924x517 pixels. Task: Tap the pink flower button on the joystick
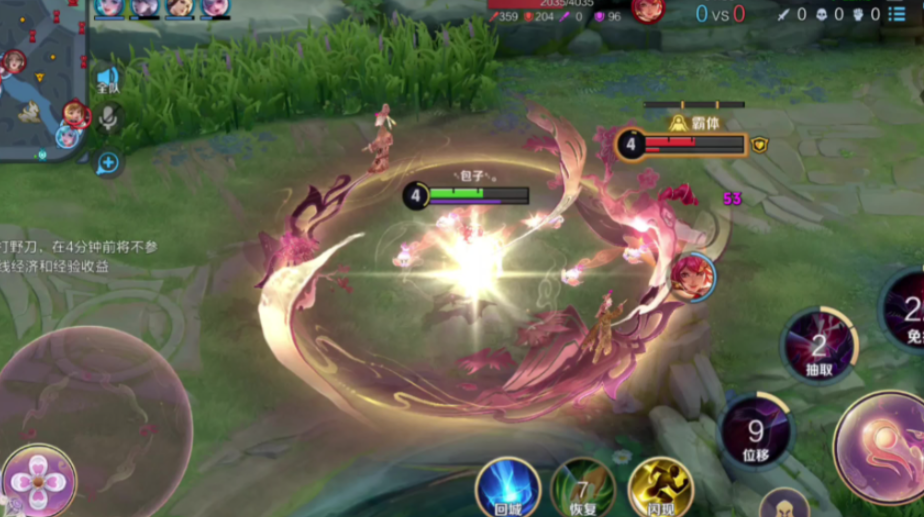pyautogui.click(x=38, y=480)
